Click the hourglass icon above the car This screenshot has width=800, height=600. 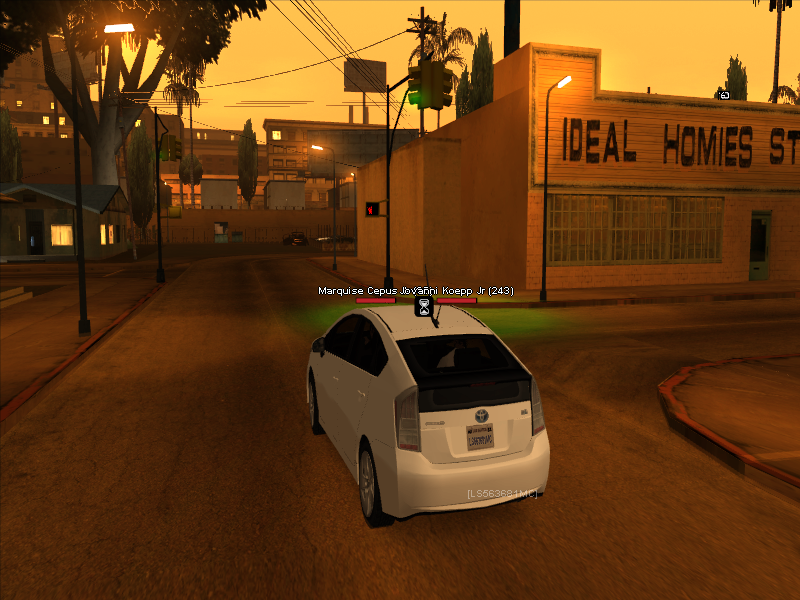[x=425, y=305]
